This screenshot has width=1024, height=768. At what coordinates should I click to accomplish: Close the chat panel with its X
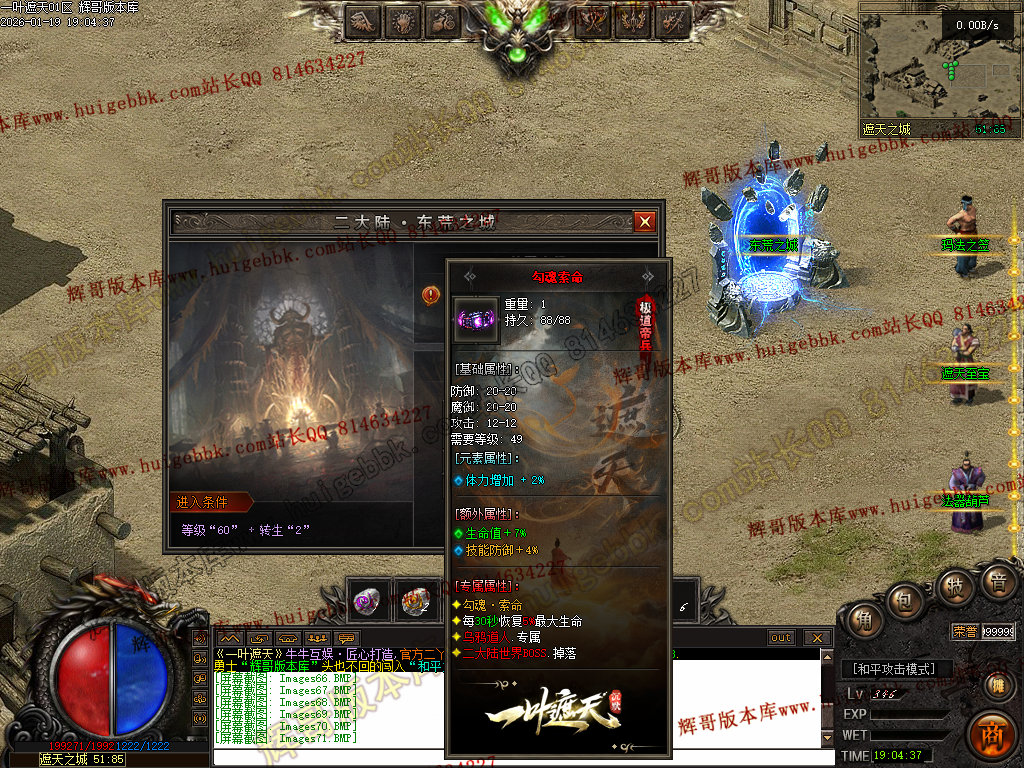pyautogui.click(x=817, y=637)
